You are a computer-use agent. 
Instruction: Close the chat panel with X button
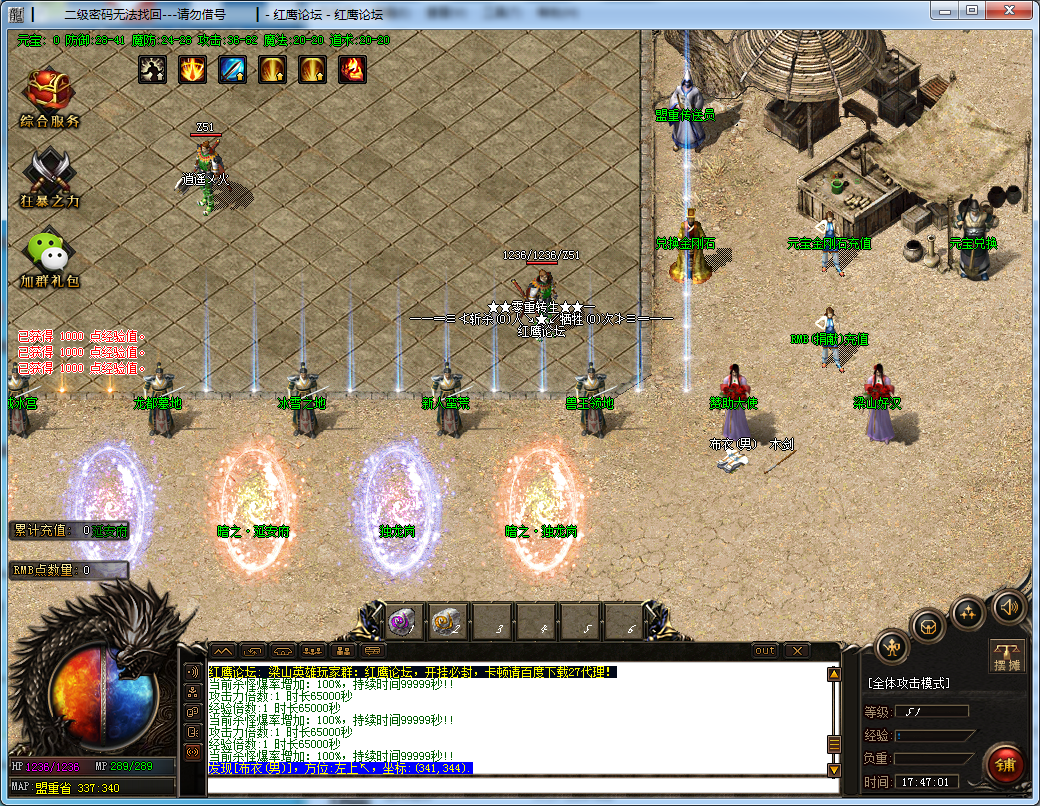tap(796, 651)
